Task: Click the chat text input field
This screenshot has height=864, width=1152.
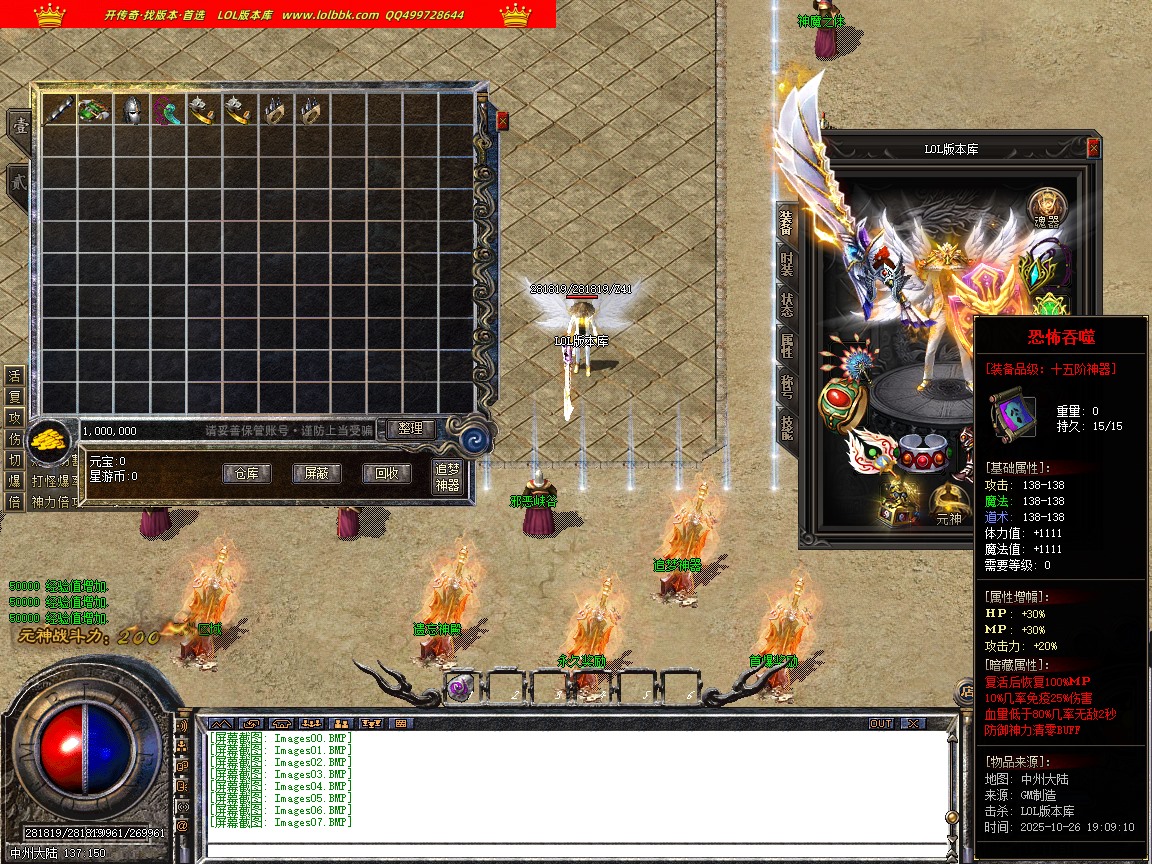Action: (x=575, y=851)
